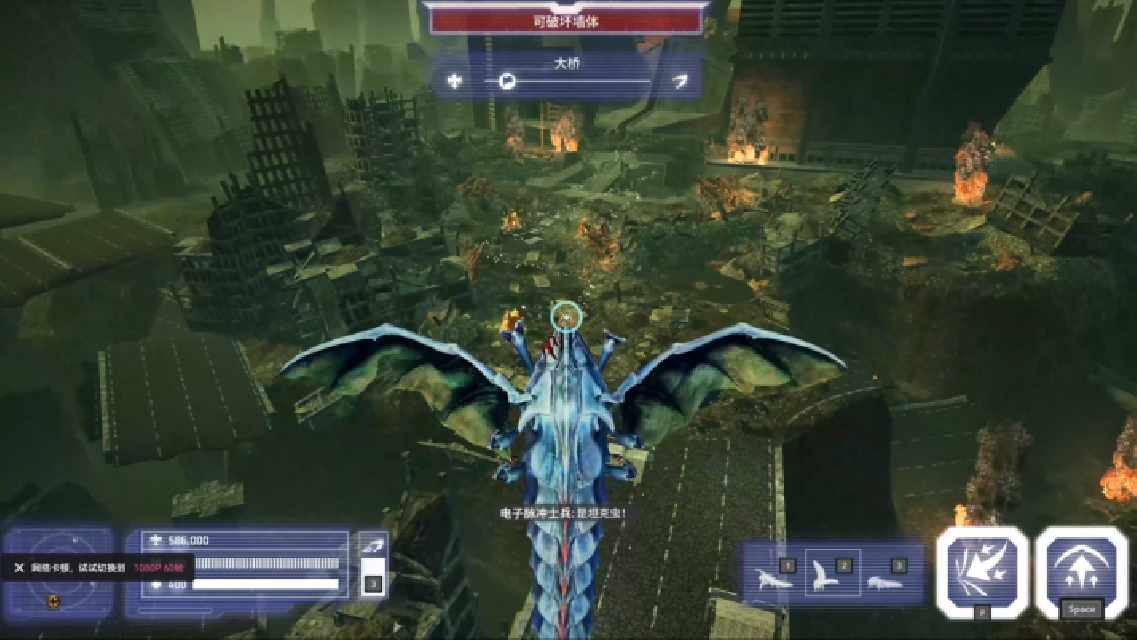
Task: Click the 可破坏墙体 red objective banner
Action: pyautogui.click(x=565, y=20)
